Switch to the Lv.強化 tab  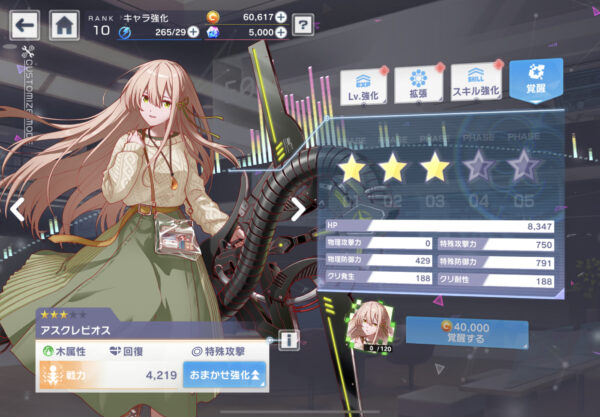coord(365,85)
